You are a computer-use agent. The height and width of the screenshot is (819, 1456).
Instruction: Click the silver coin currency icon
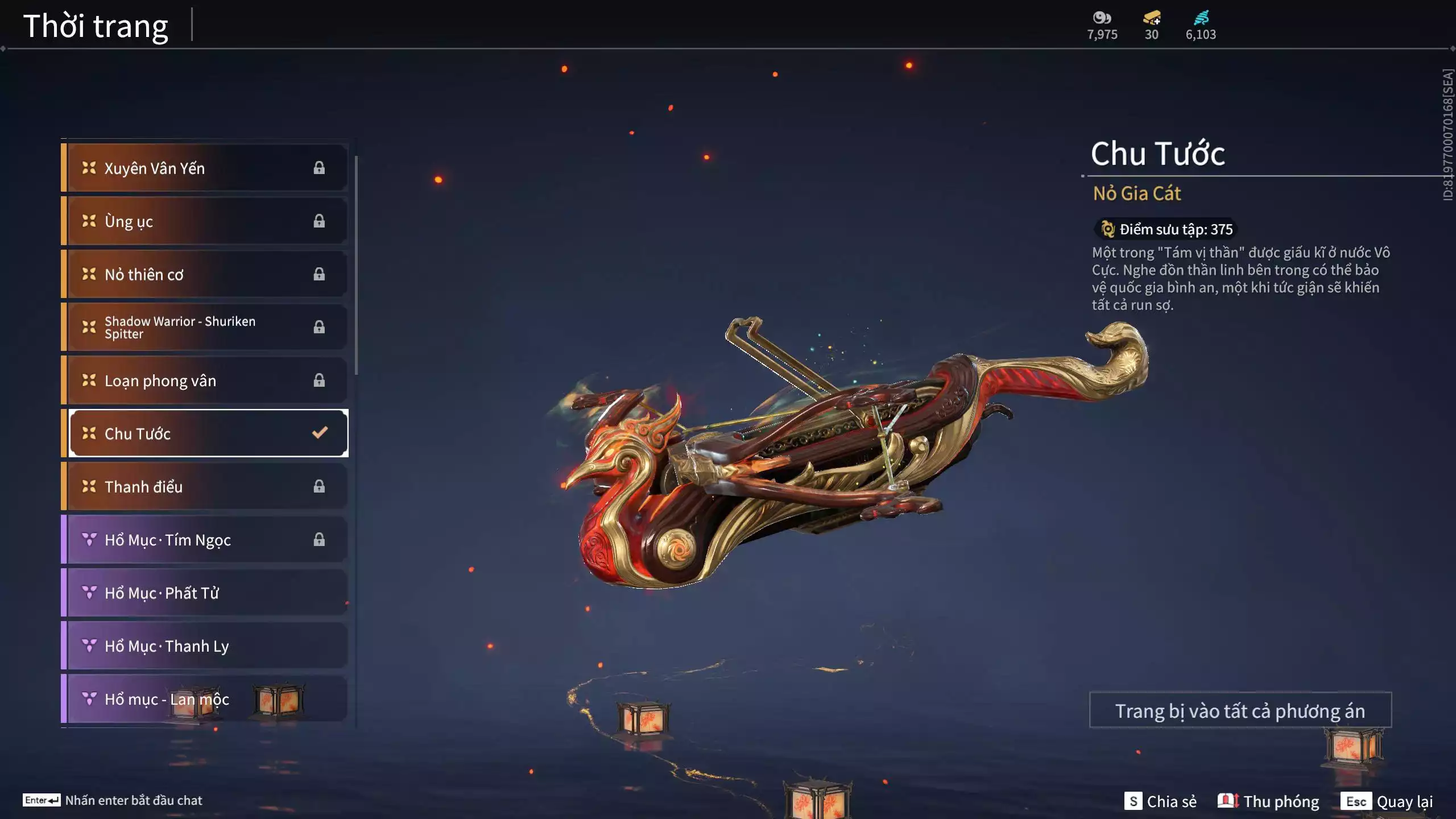click(x=1102, y=18)
